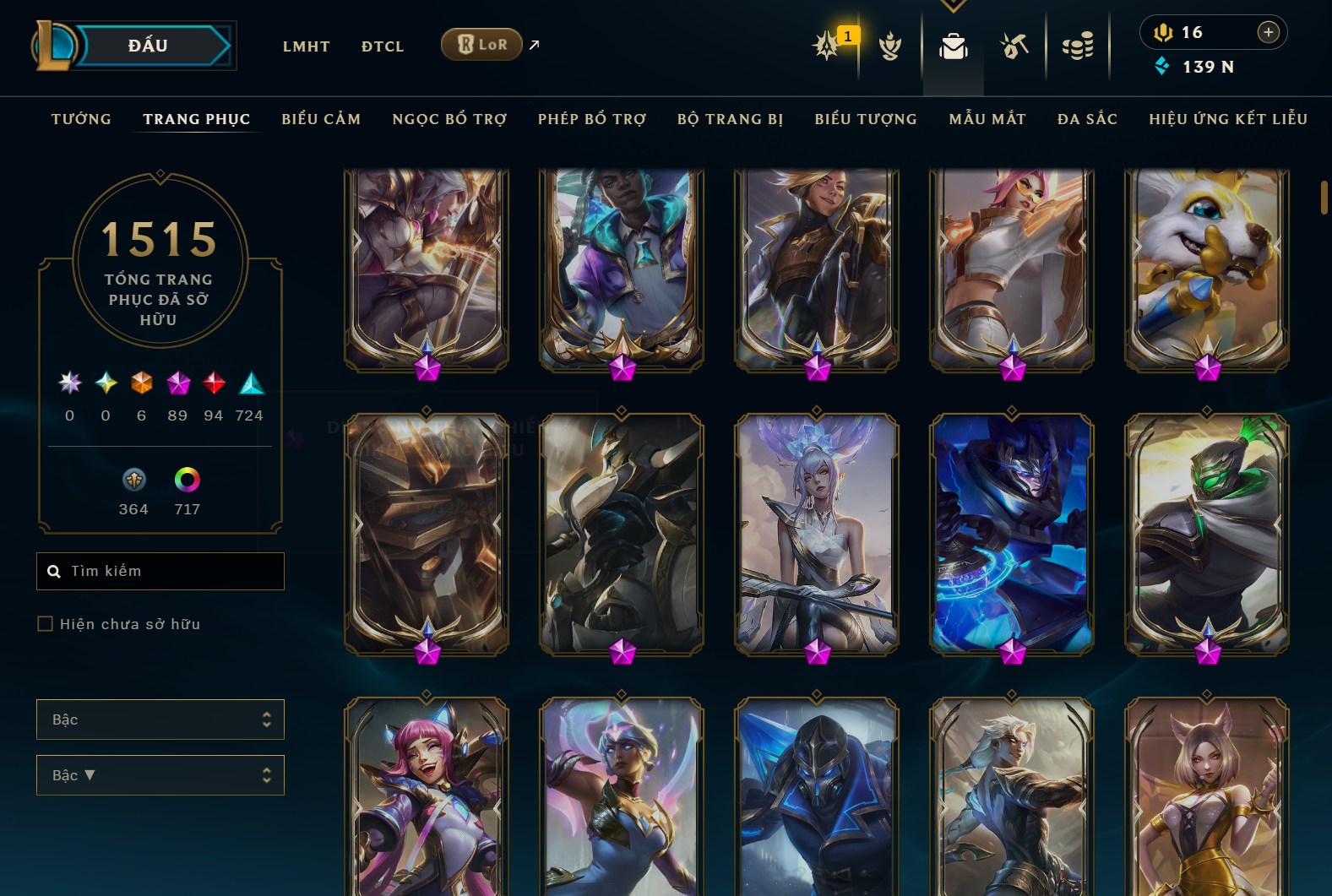
Task: Click the ĐẤU play button
Action: (149, 46)
